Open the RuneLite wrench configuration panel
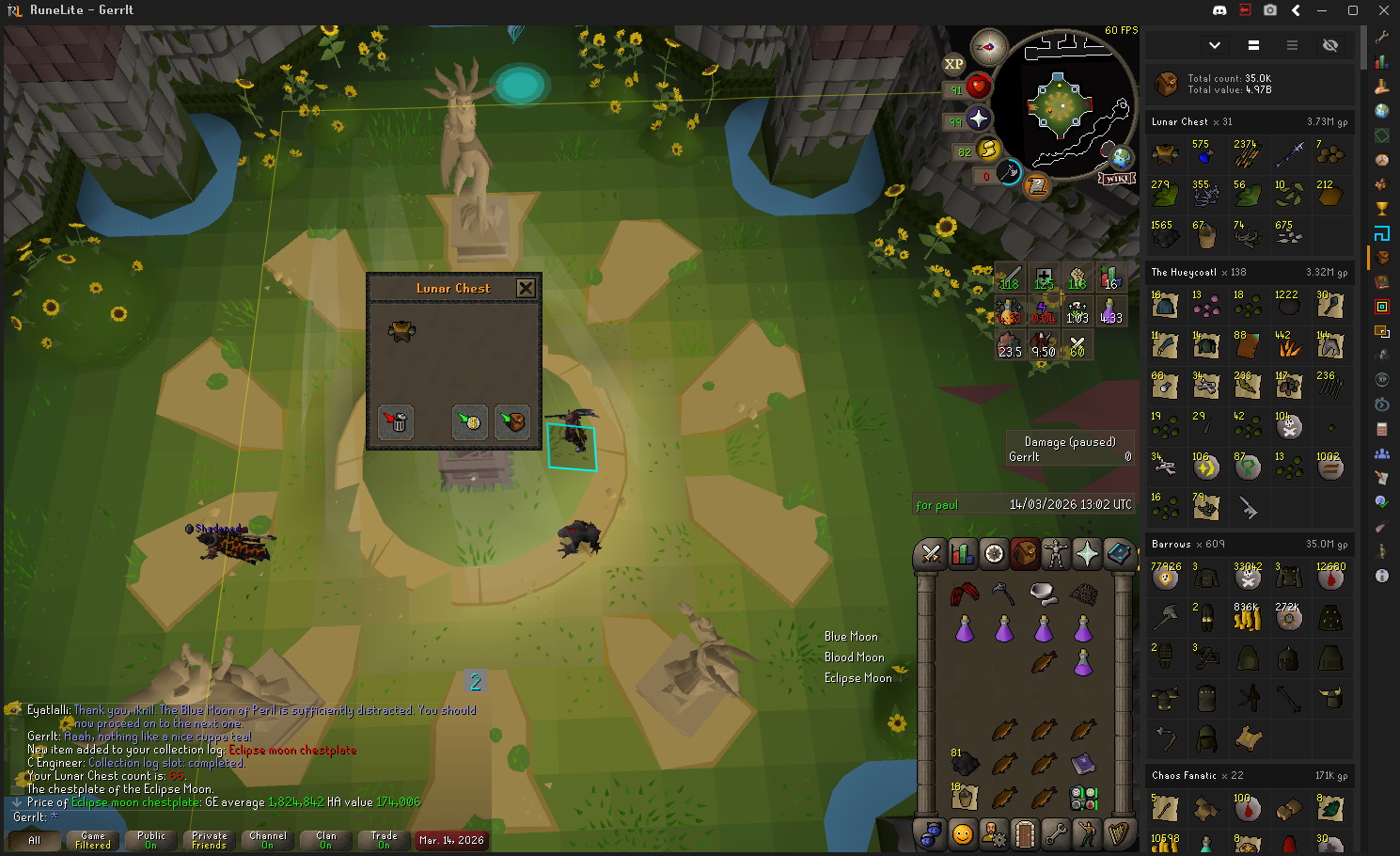Screen dimensions: 1400x856 point(1381,37)
